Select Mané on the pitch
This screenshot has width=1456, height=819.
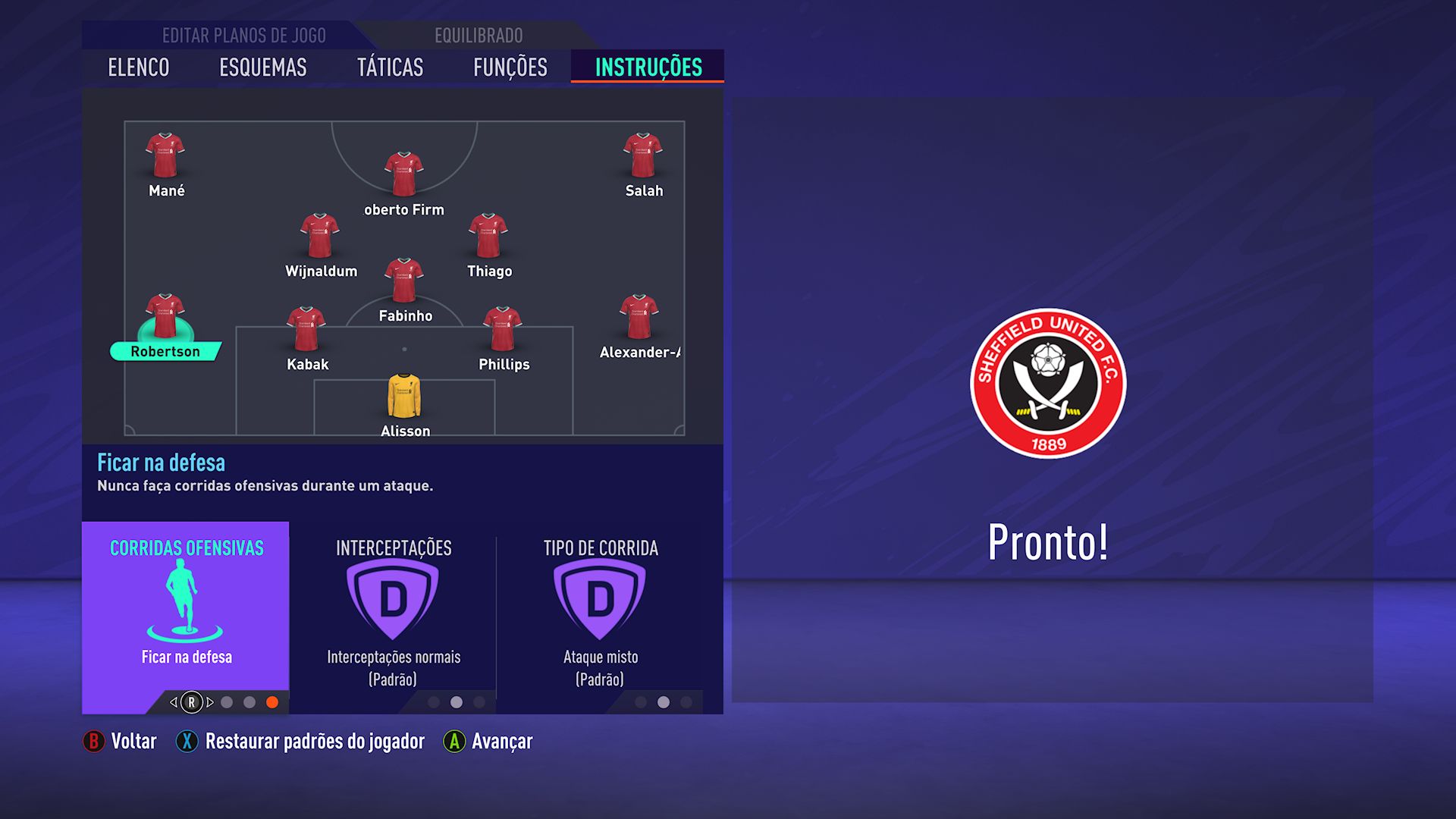(165, 155)
